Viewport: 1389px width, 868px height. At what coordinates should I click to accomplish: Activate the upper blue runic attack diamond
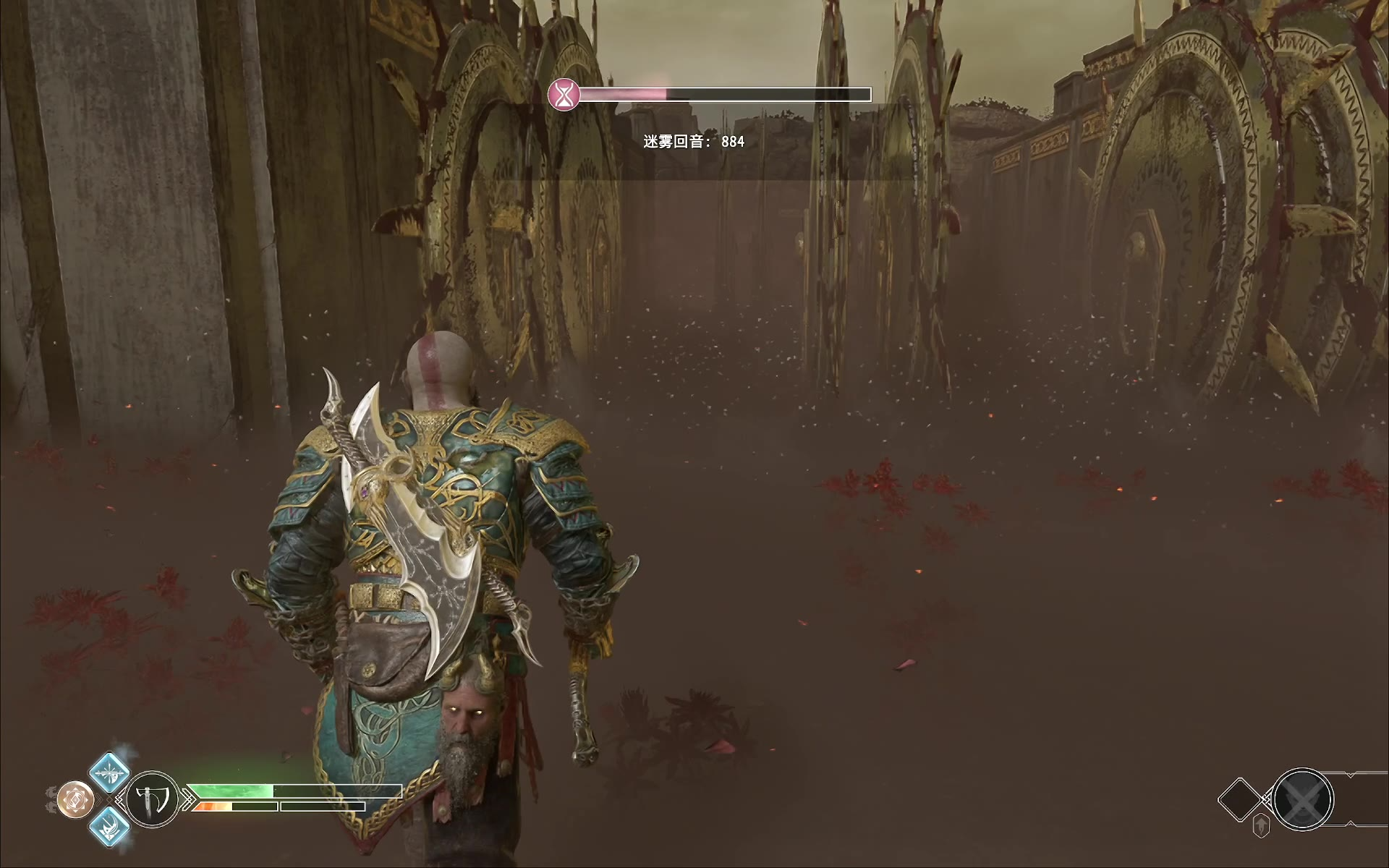[109, 772]
